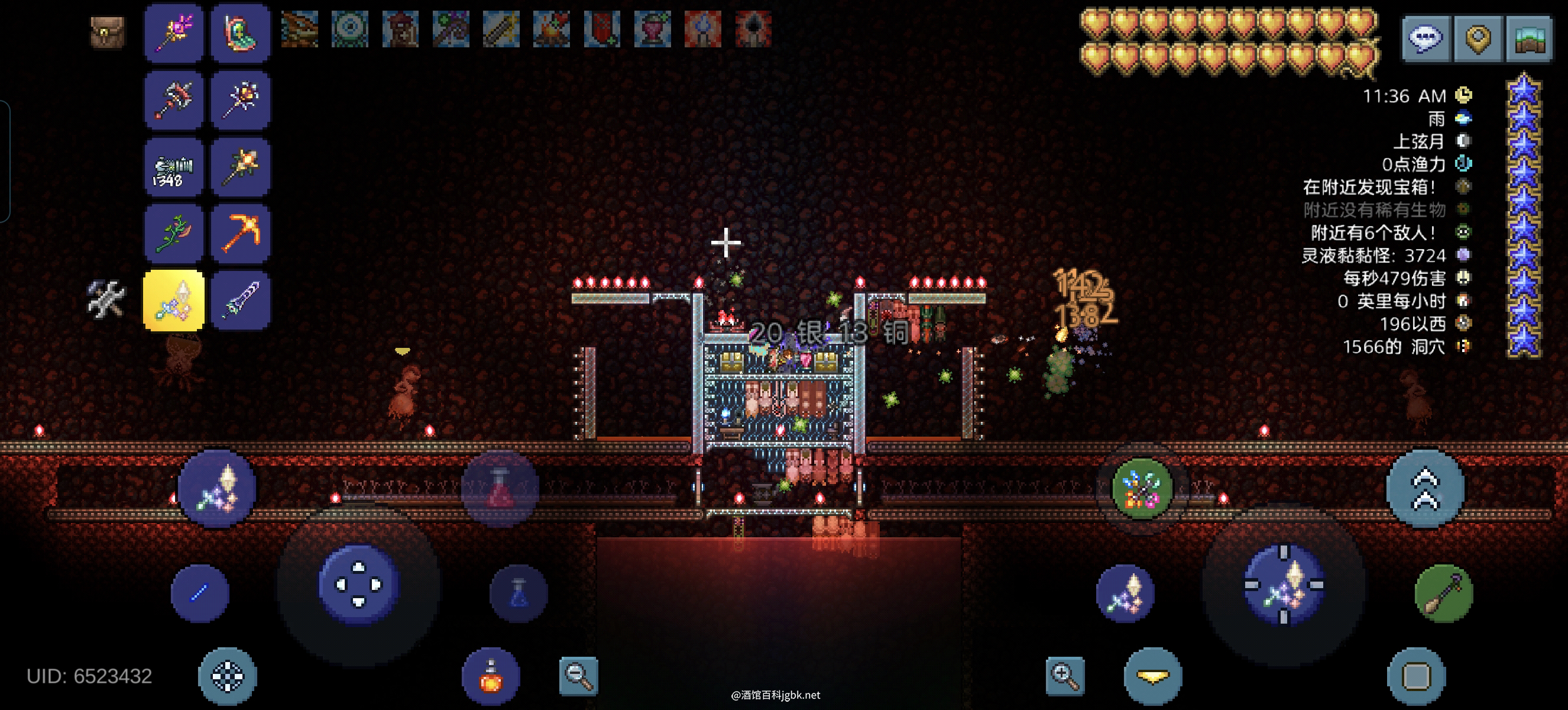Select the highlighted yellow crystal staff slot

pos(173,299)
